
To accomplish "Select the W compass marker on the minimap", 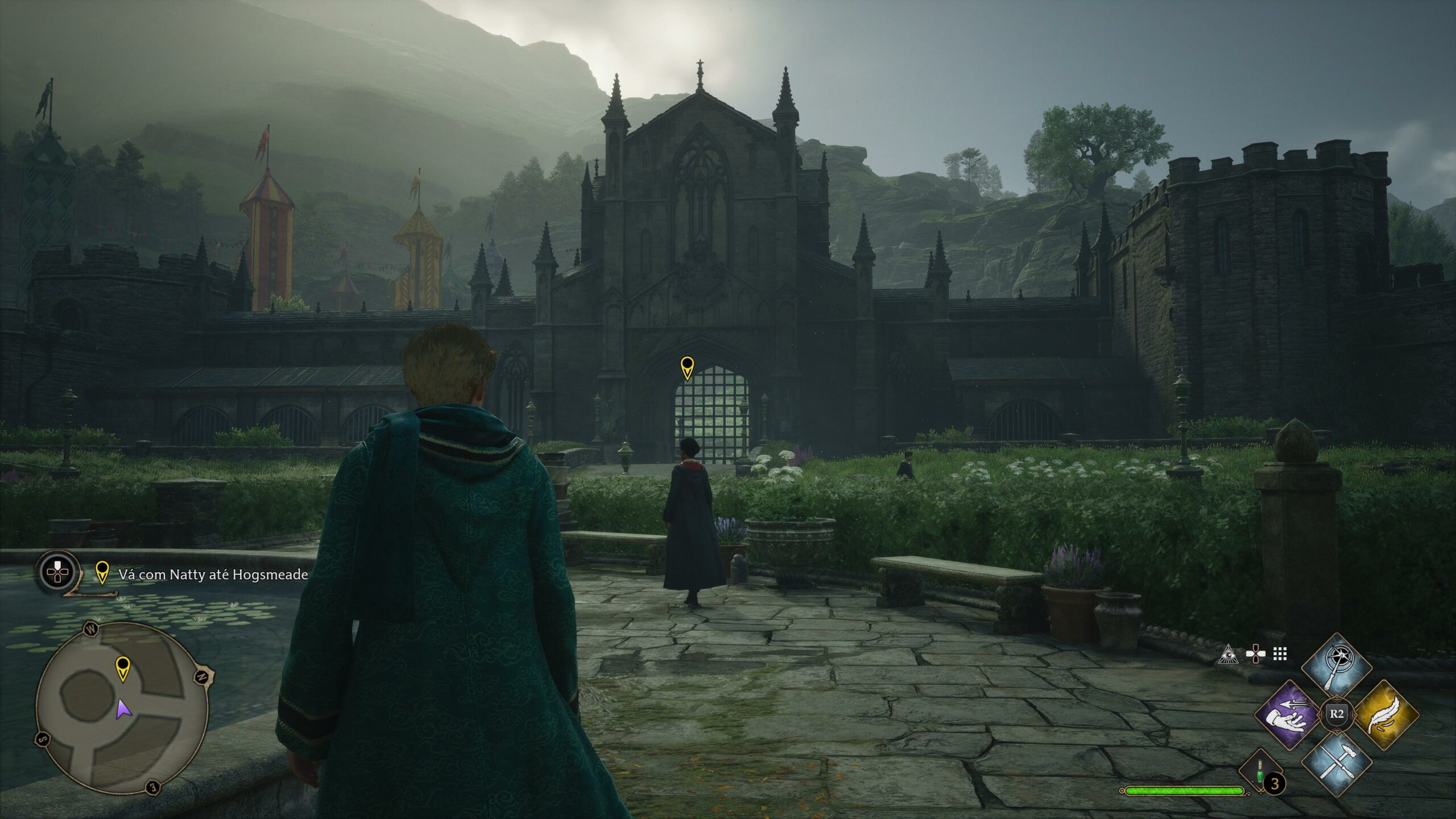I will (91, 629).
